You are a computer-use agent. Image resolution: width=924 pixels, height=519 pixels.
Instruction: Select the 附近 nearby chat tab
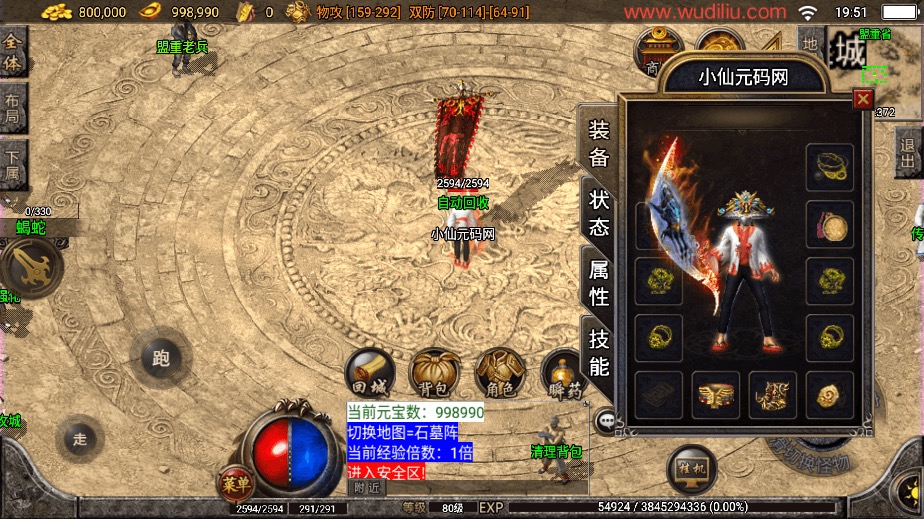pyautogui.click(x=367, y=487)
